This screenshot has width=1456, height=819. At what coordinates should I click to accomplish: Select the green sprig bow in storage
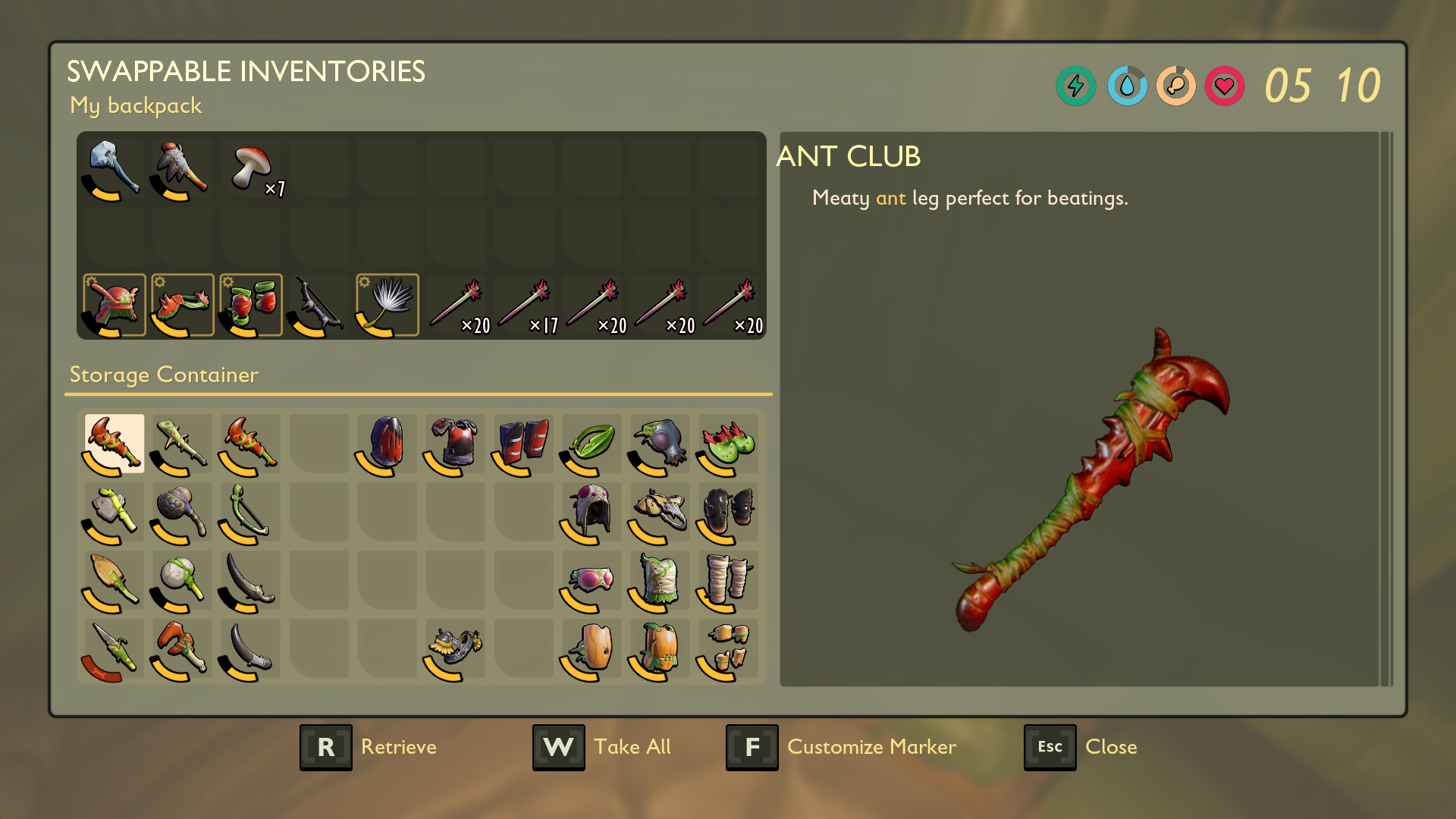coord(250,512)
